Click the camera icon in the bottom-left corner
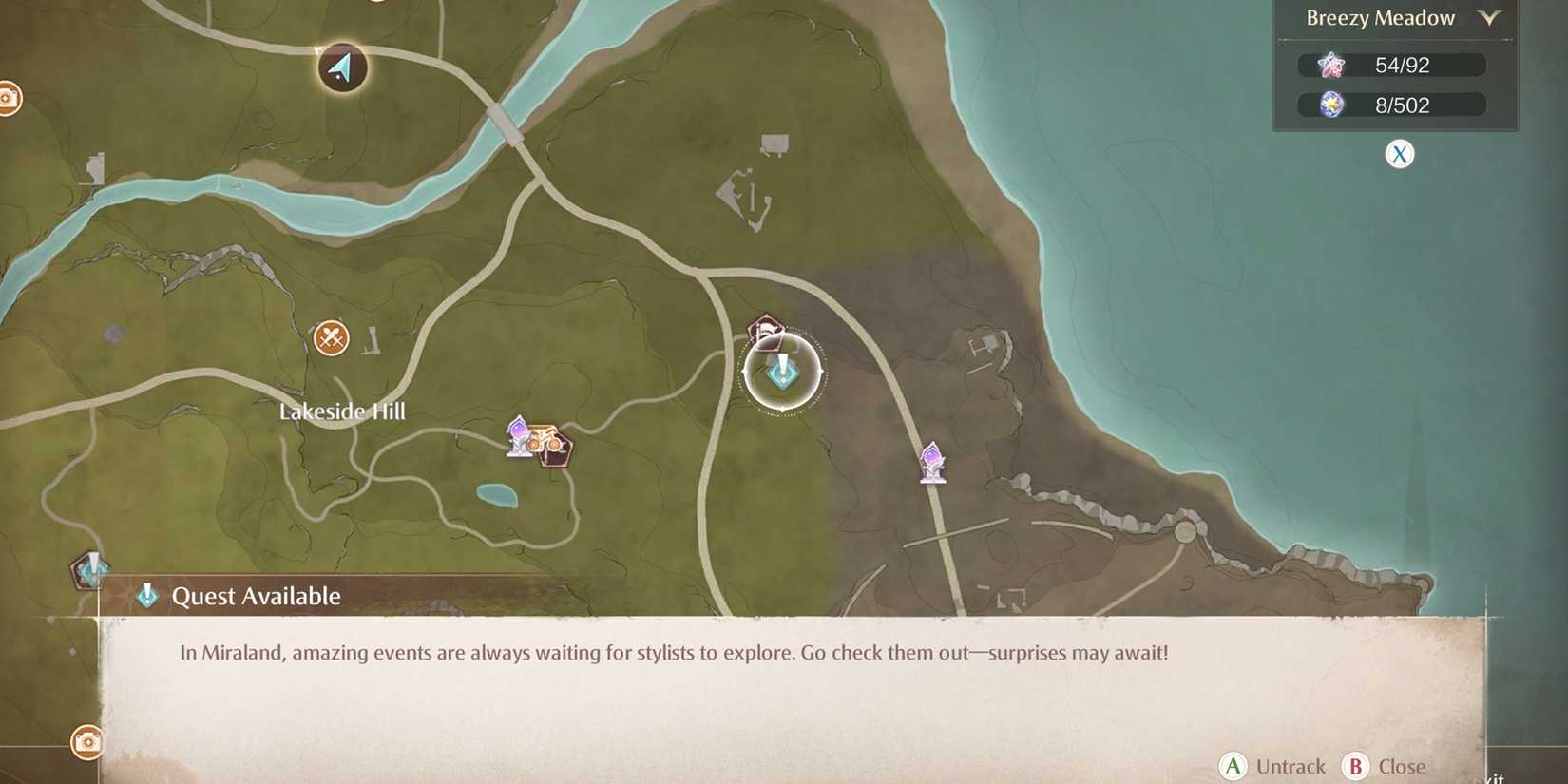Image resolution: width=1568 pixels, height=784 pixels. [88, 744]
